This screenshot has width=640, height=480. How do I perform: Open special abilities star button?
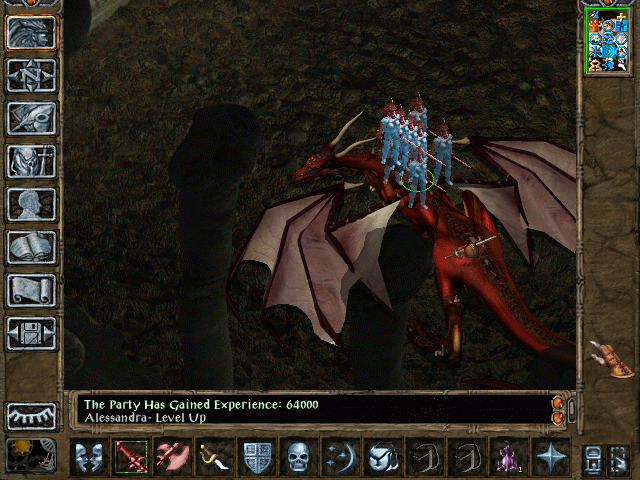tap(551, 458)
